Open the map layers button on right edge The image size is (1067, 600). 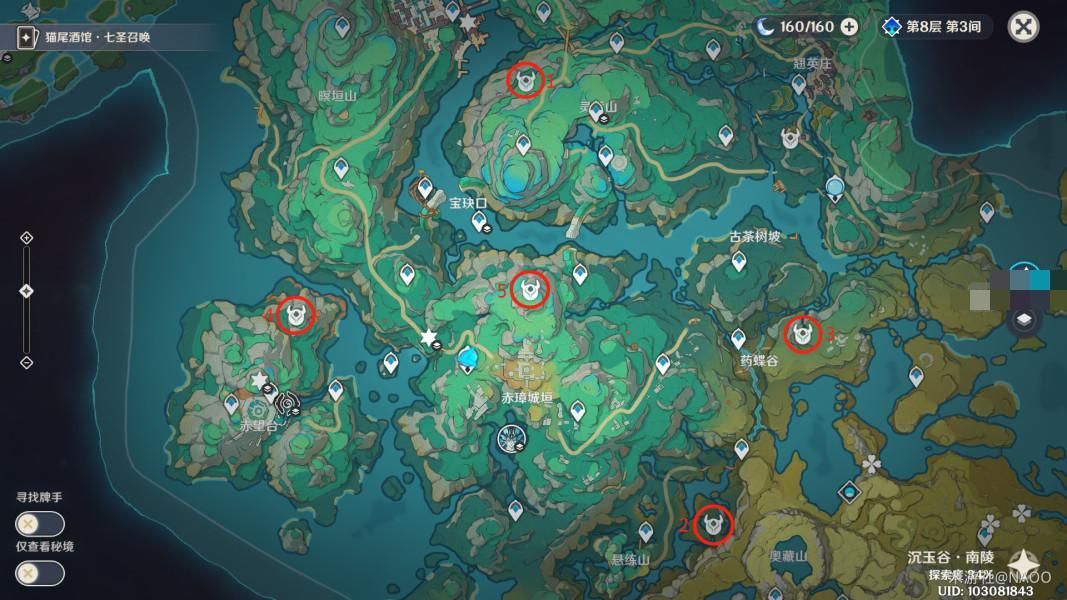coord(1024,320)
